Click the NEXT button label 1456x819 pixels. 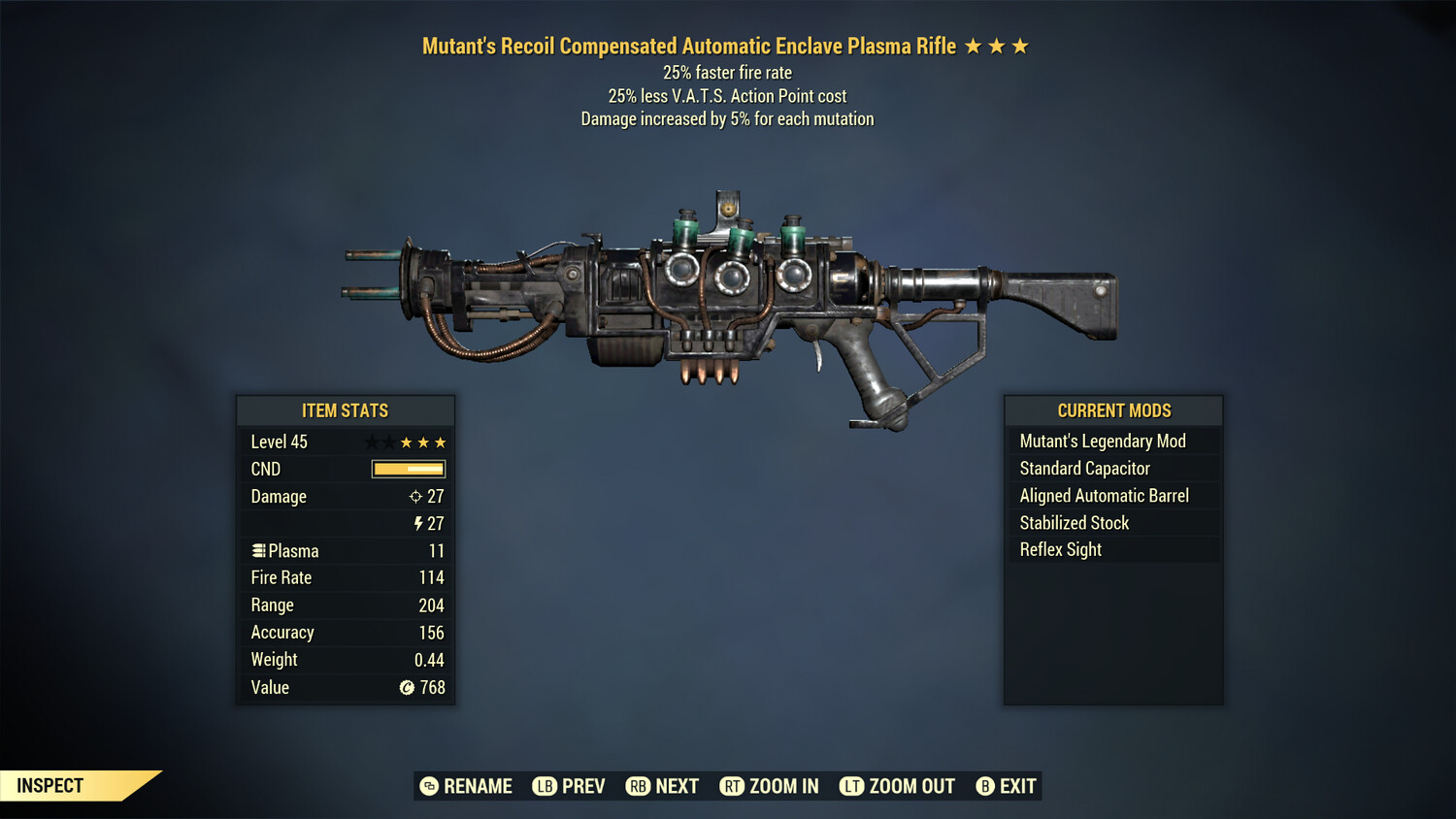pos(678,786)
